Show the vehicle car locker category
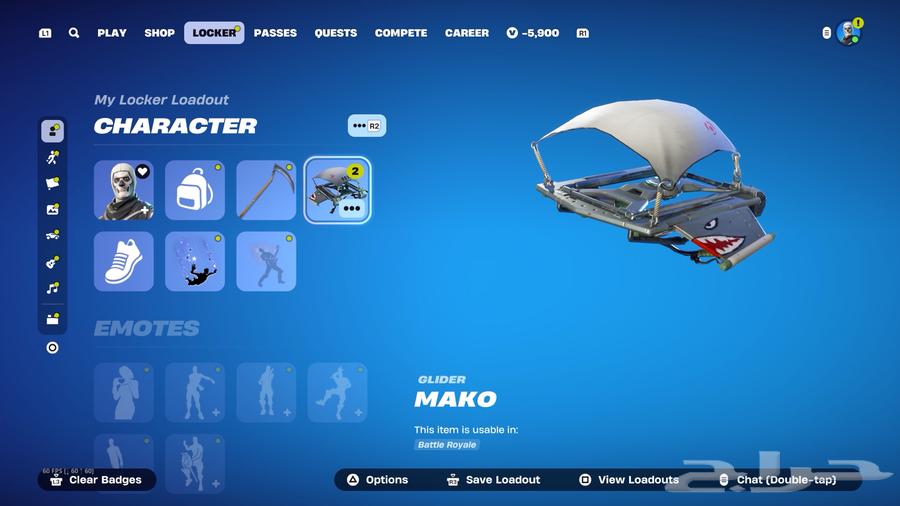Viewport: 900px width, 506px height. pos(53,236)
